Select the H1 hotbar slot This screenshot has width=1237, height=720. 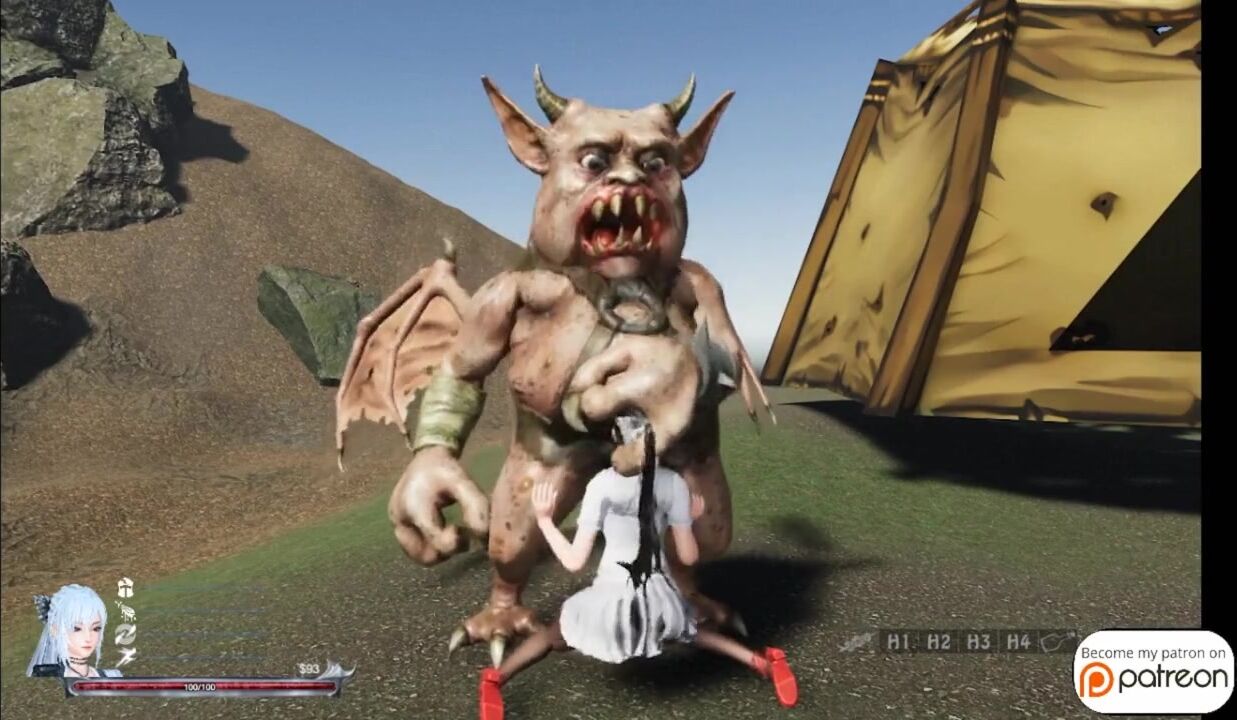897,643
